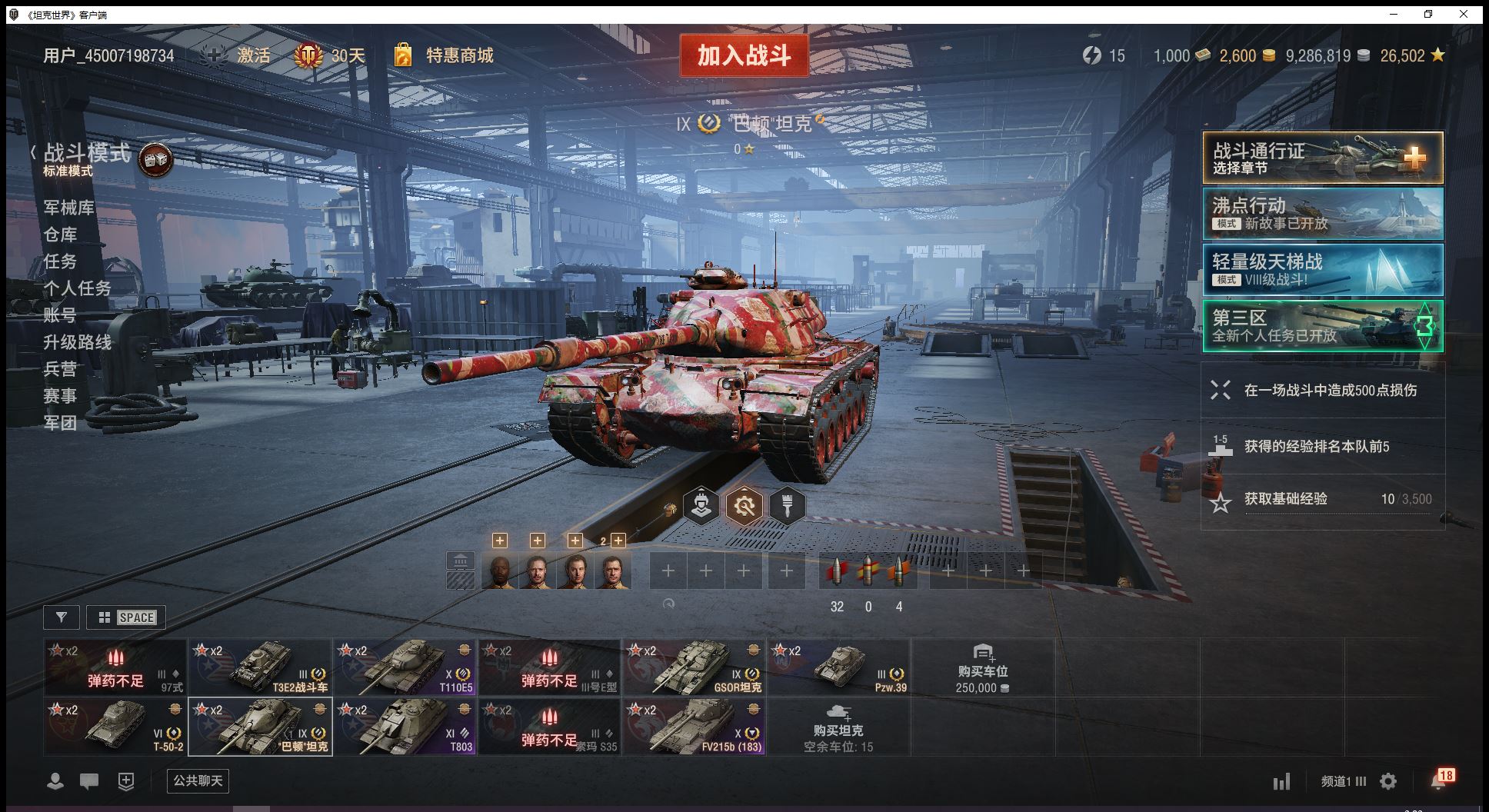Open the 兵营 barracks entry
The image size is (1489, 812).
click(60, 369)
